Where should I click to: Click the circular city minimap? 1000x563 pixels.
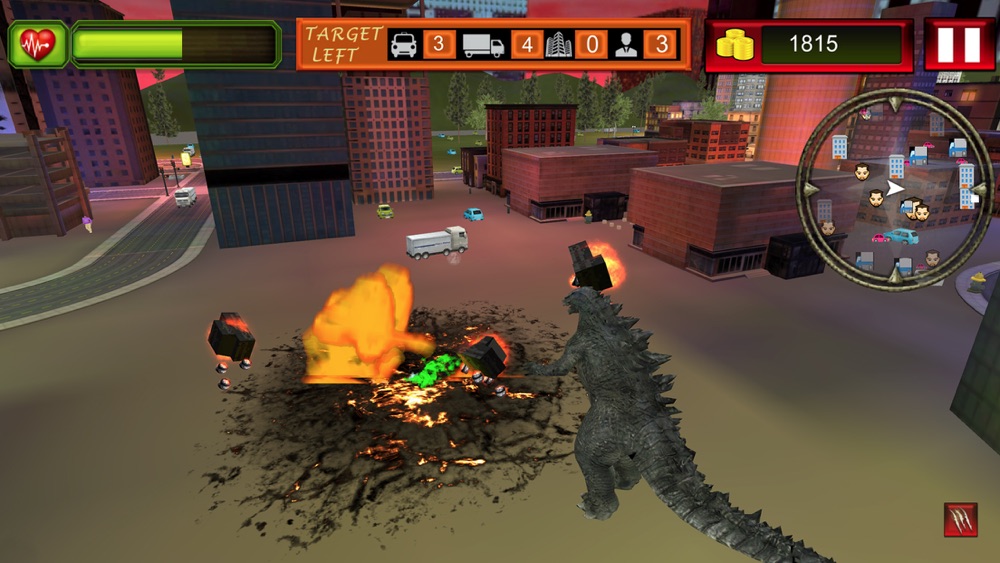pyautogui.click(x=894, y=189)
